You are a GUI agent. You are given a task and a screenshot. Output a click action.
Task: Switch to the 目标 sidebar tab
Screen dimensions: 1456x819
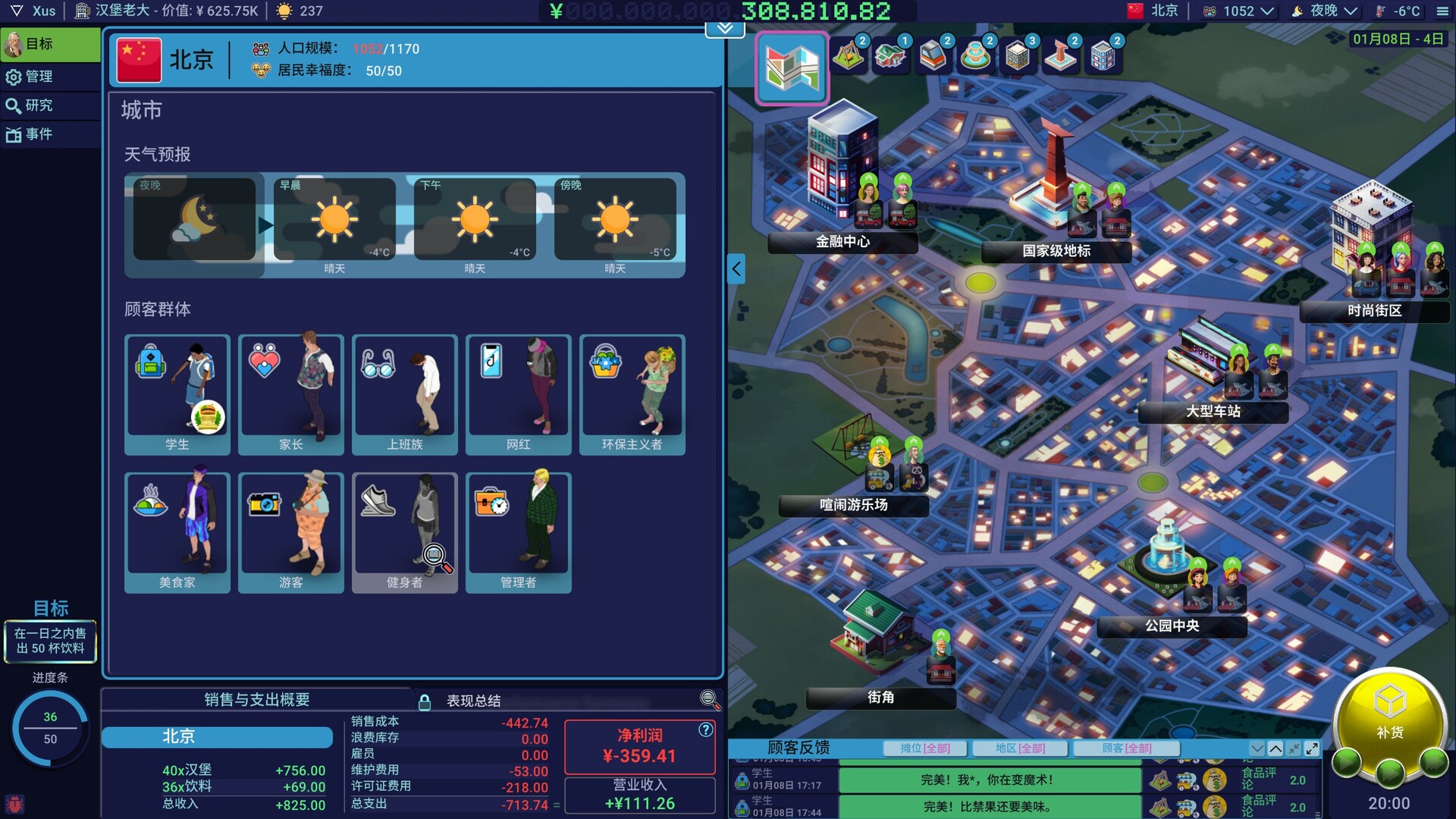click(x=49, y=45)
